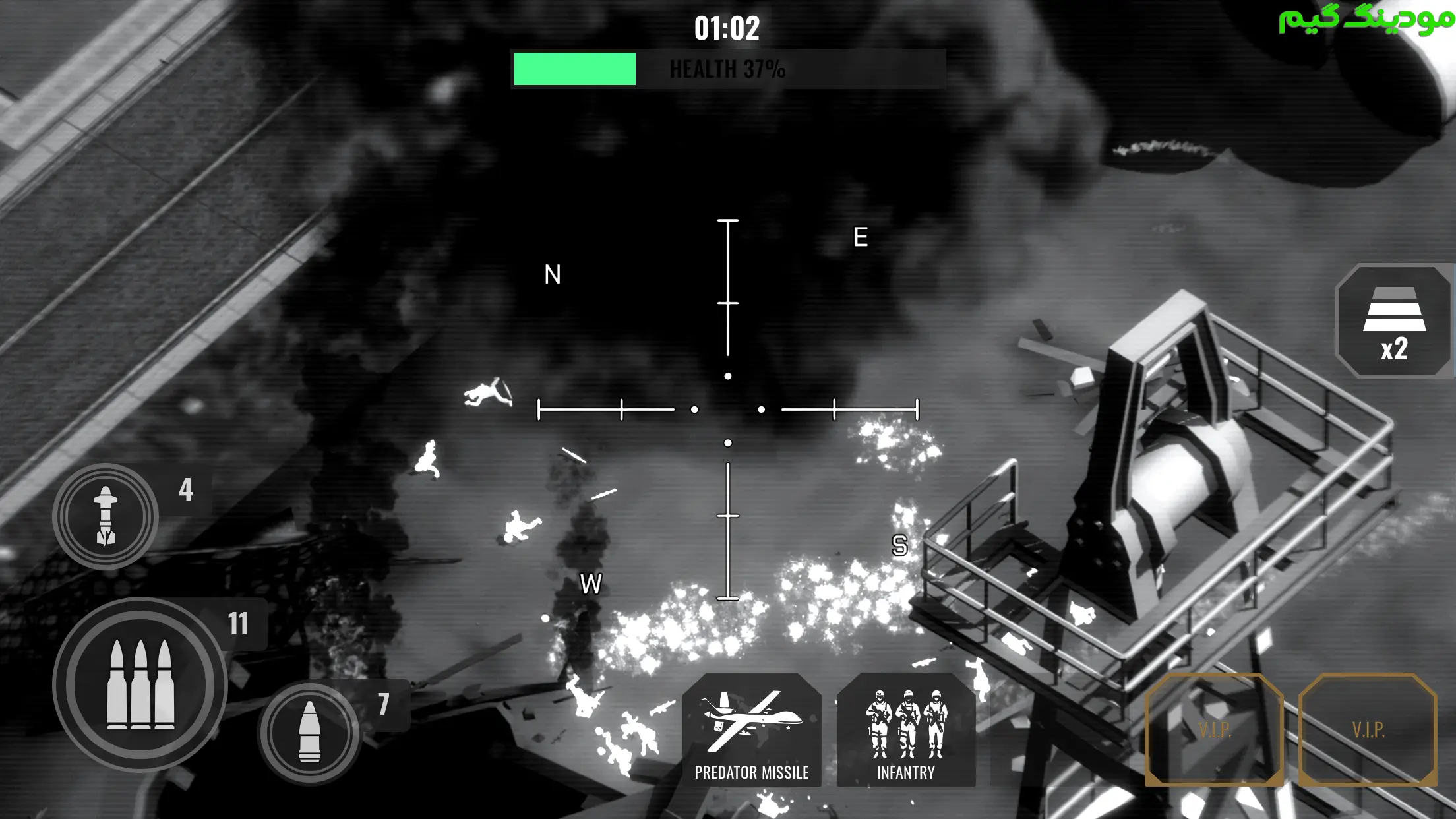Fire the single cannon shell button
Screen dimensions: 1456x819
[309, 732]
